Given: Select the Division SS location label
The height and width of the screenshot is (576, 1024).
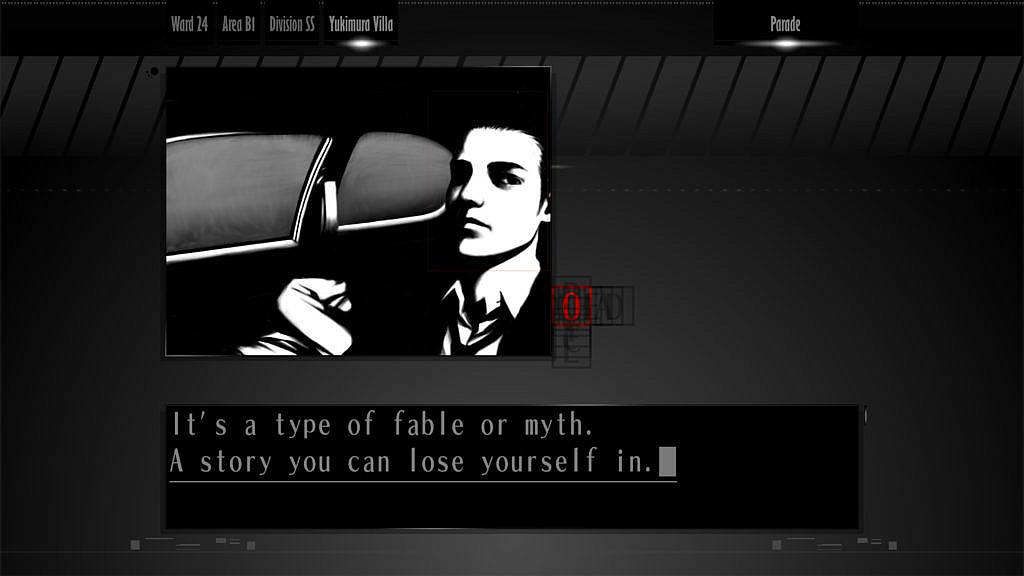Looking at the screenshot, I should point(292,25).
